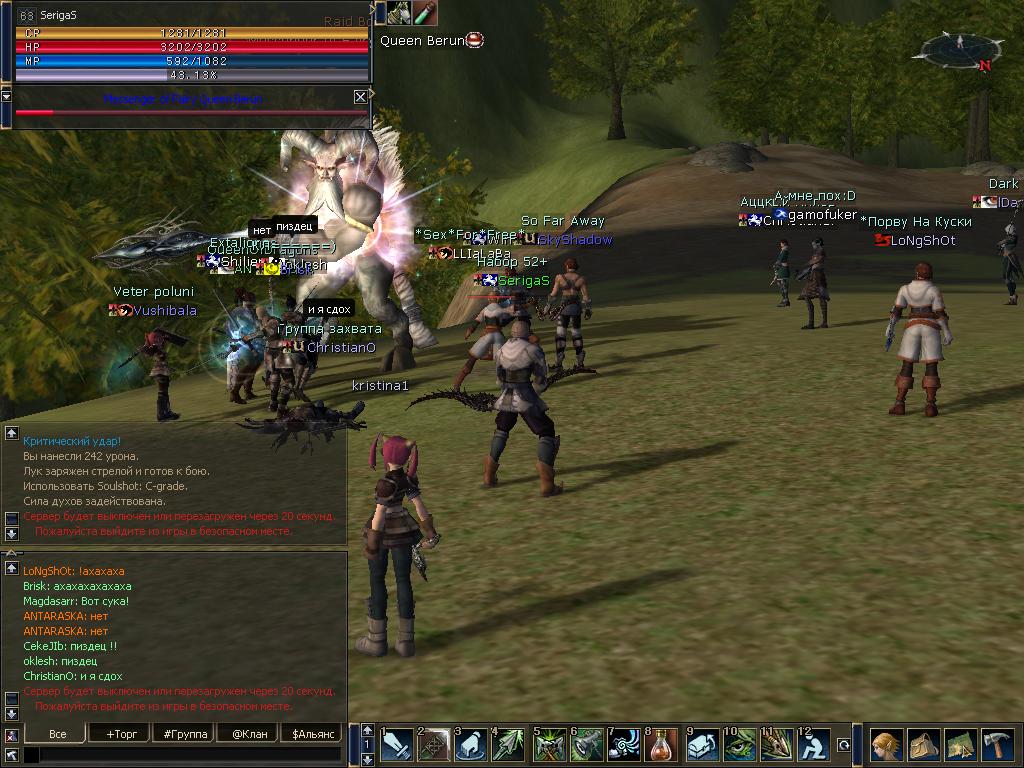Click the green soulshot buff icon
Viewport: 1024px width, 768px height.
tap(425, 13)
